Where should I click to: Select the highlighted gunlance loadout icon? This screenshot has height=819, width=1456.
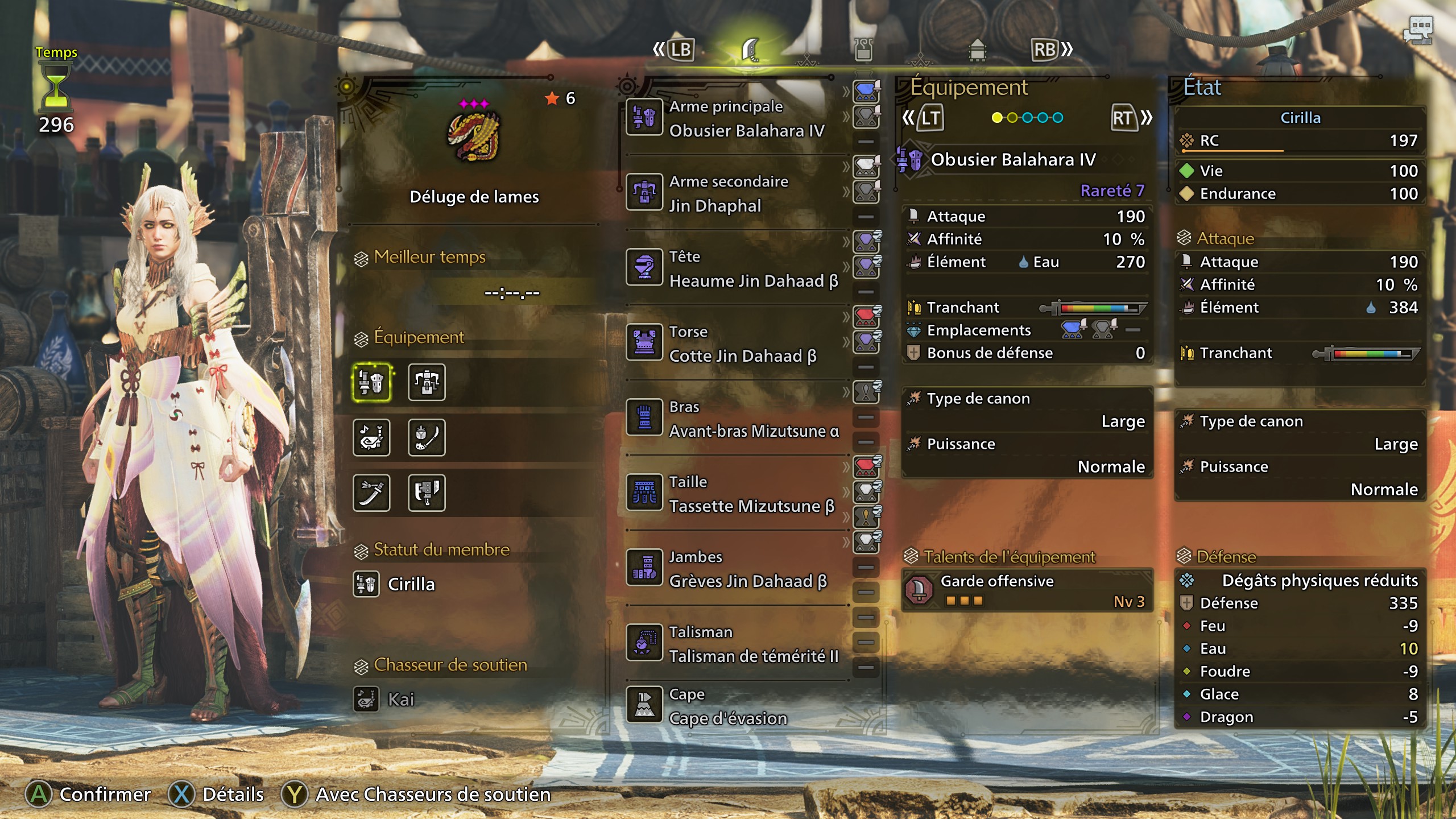coord(371,382)
